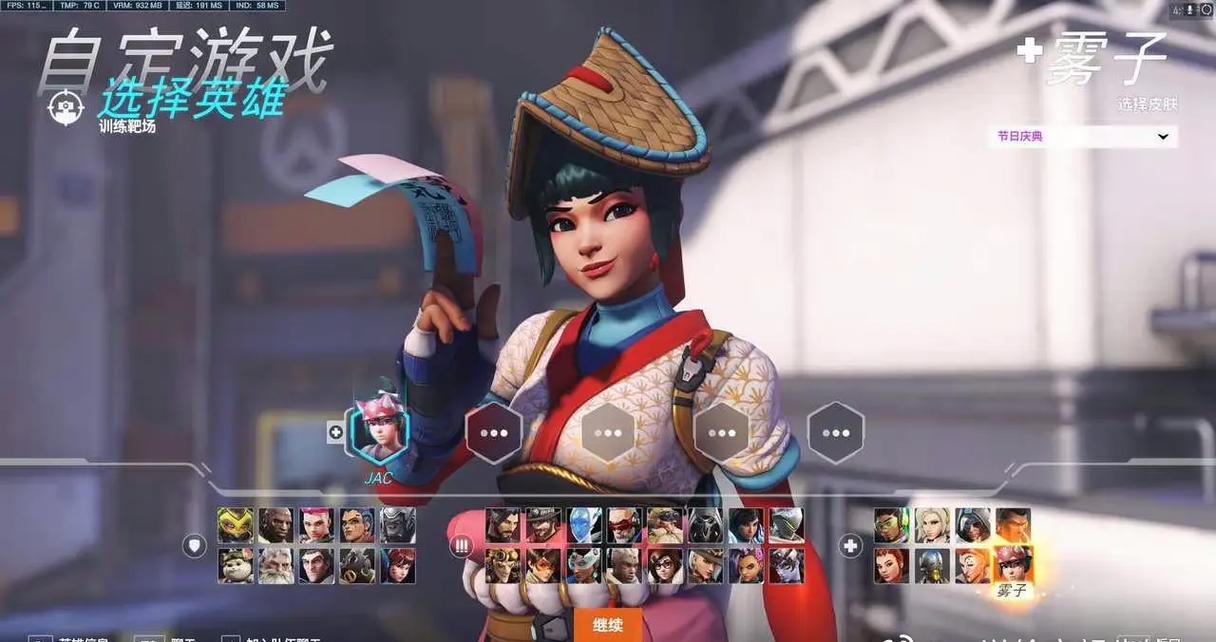
Task: Select Mei's portrait with glasses
Action: [x=665, y=566]
